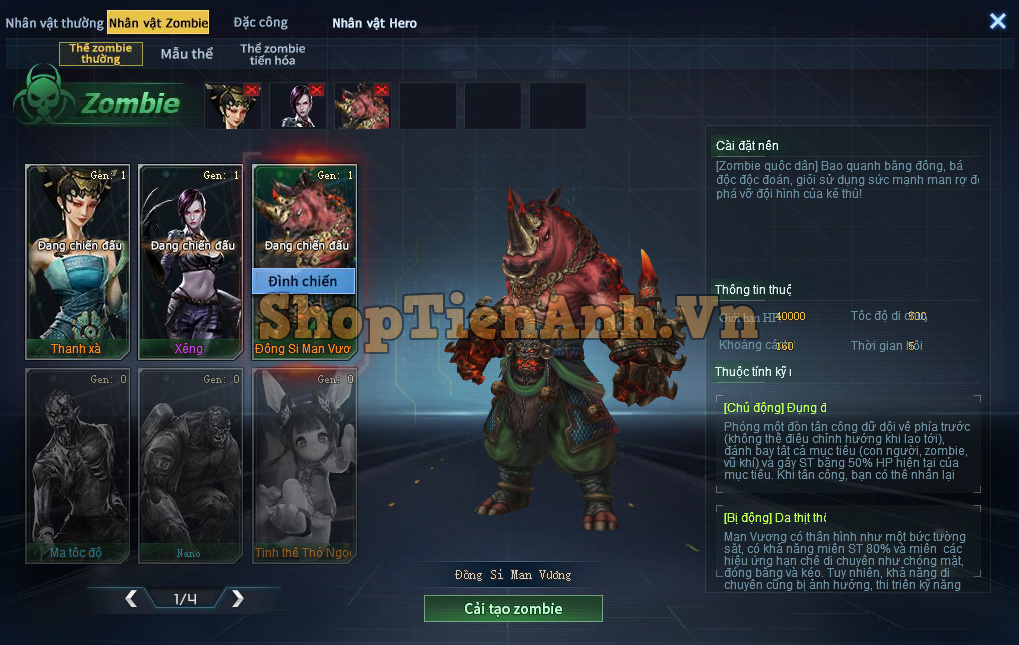The height and width of the screenshot is (645, 1019).
Task: Select the locked Nano zombie card
Action: (190, 464)
